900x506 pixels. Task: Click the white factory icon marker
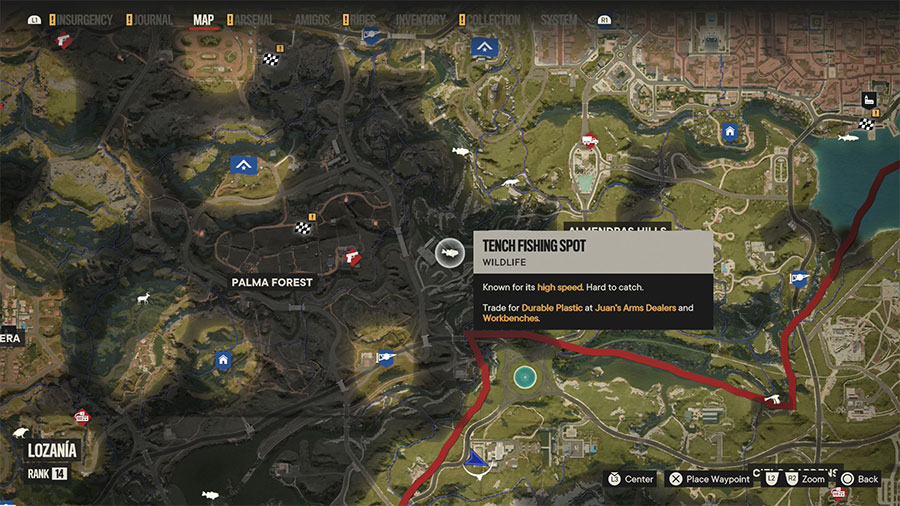pos(869,100)
